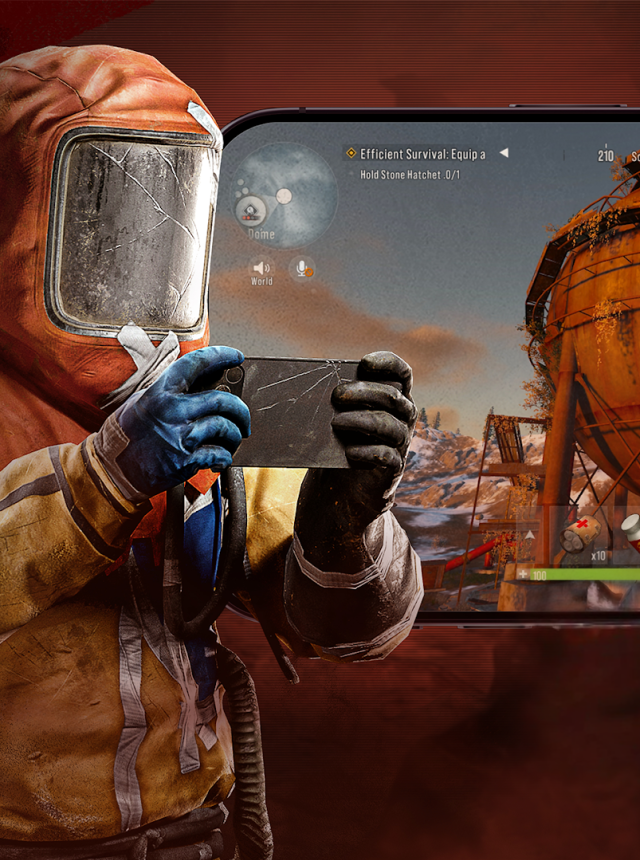This screenshot has width=640, height=860.
Task: Select the white medicine bottle slot
Action: pos(630,528)
